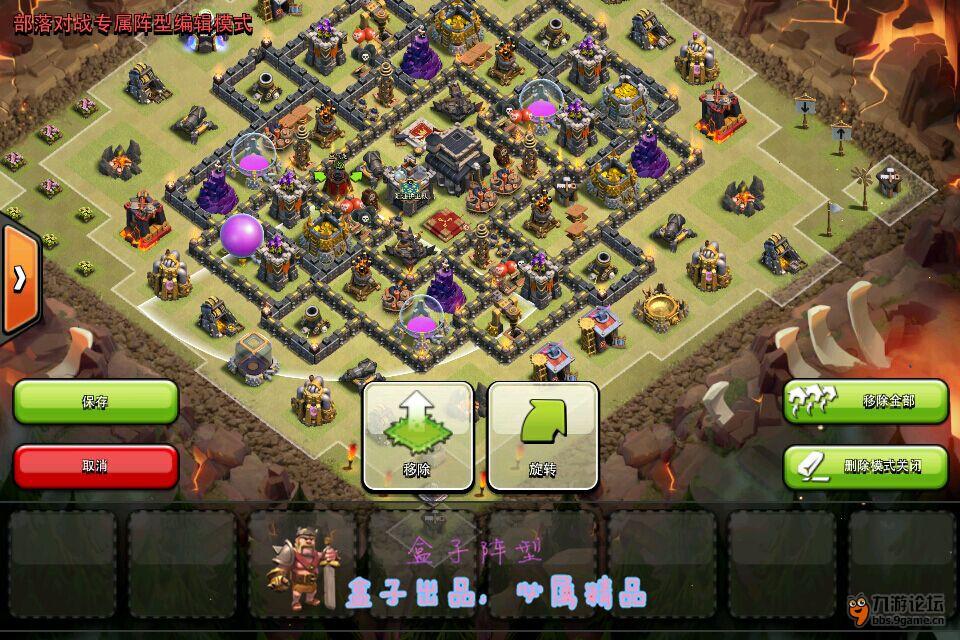Image resolution: width=960 pixels, height=640 pixels.
Task: Choose the 移除 remove building button
Action: pos(417,436)
